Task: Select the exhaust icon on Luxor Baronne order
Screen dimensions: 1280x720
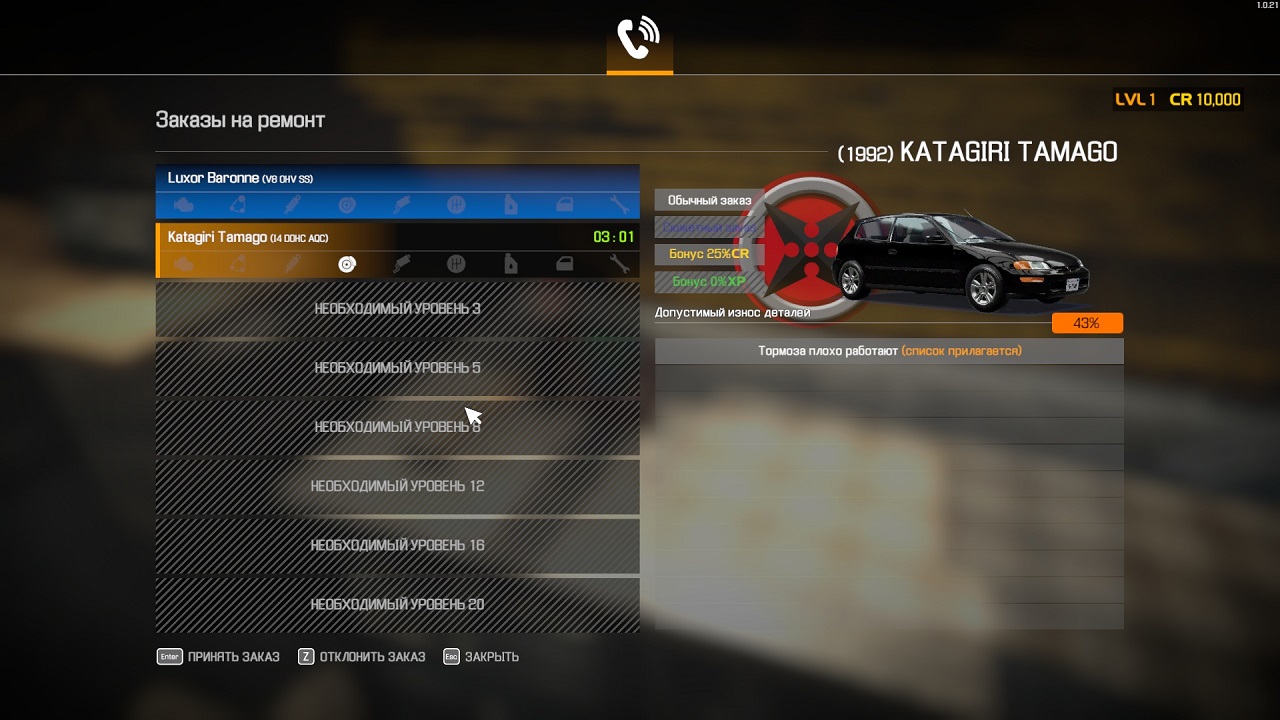Action: coord(400,205)
